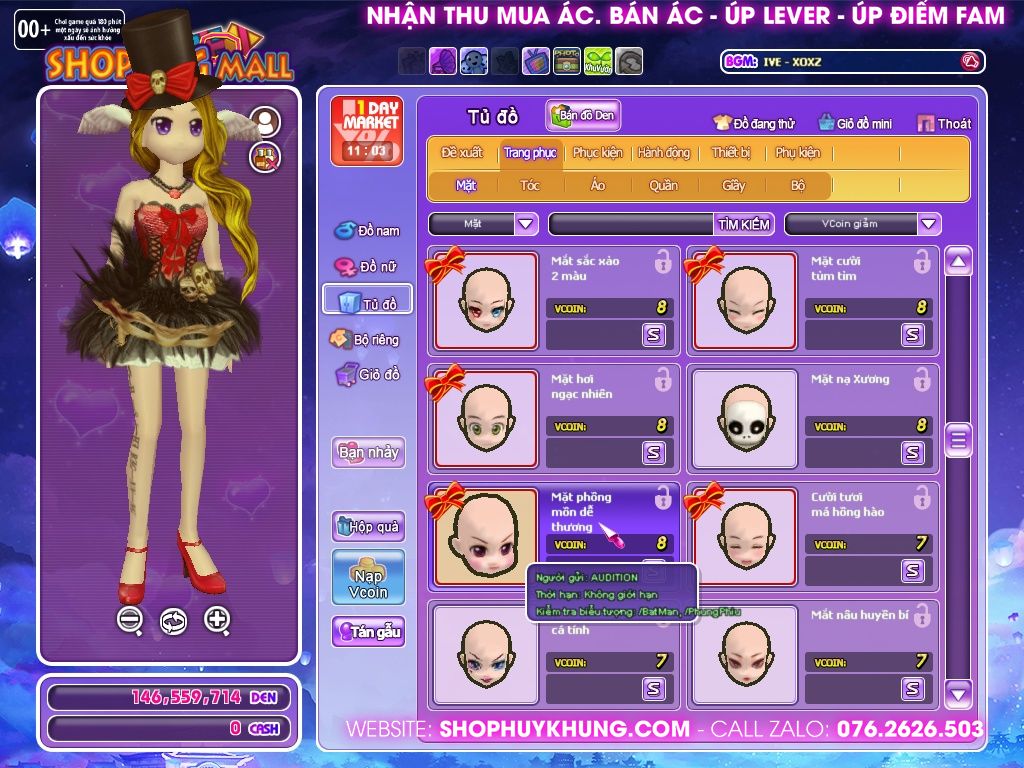Open the VCoin giảm sort dropdown

(929, 224)
